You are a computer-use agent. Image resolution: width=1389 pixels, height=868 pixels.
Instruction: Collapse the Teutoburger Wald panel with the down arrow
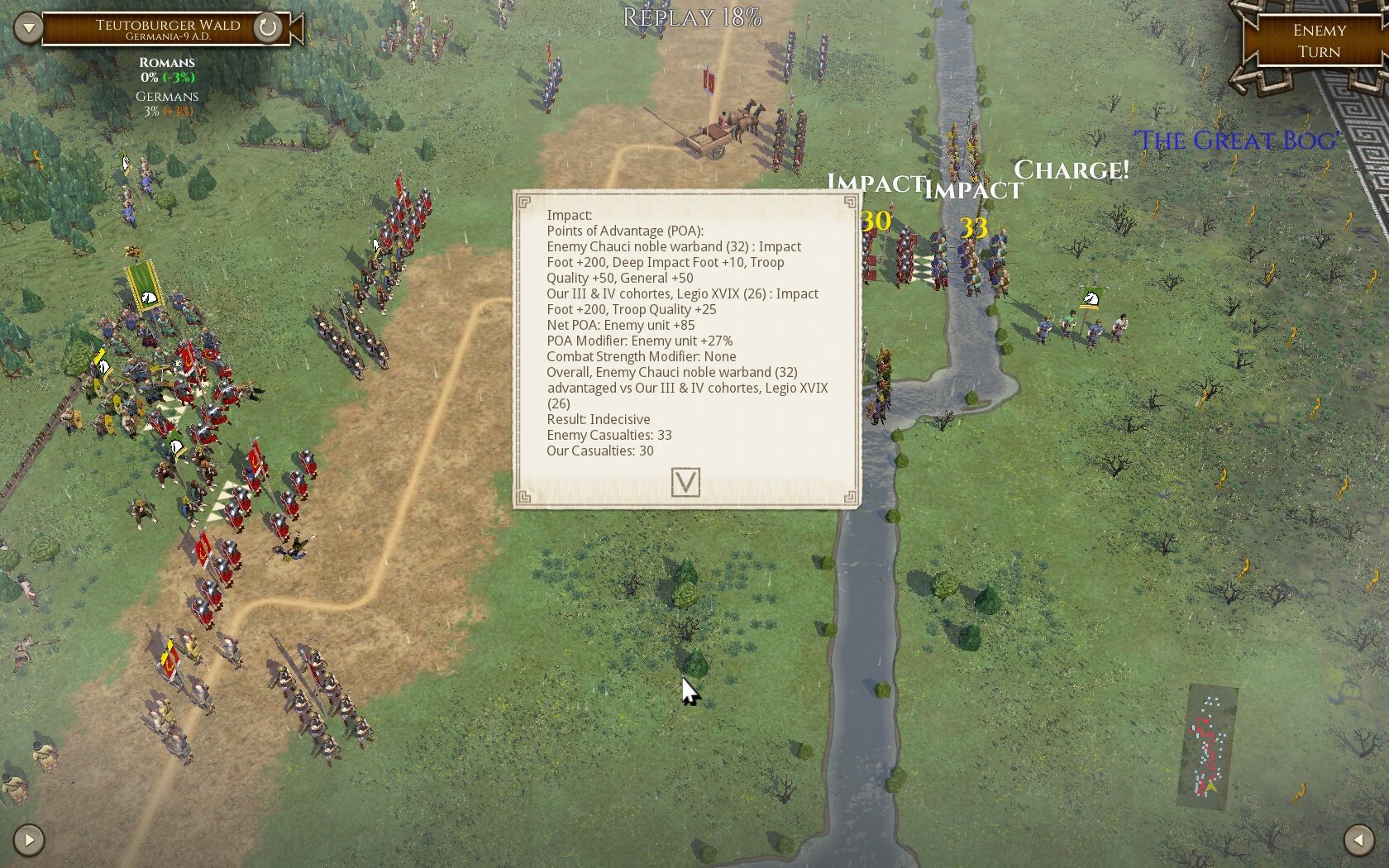28,26
